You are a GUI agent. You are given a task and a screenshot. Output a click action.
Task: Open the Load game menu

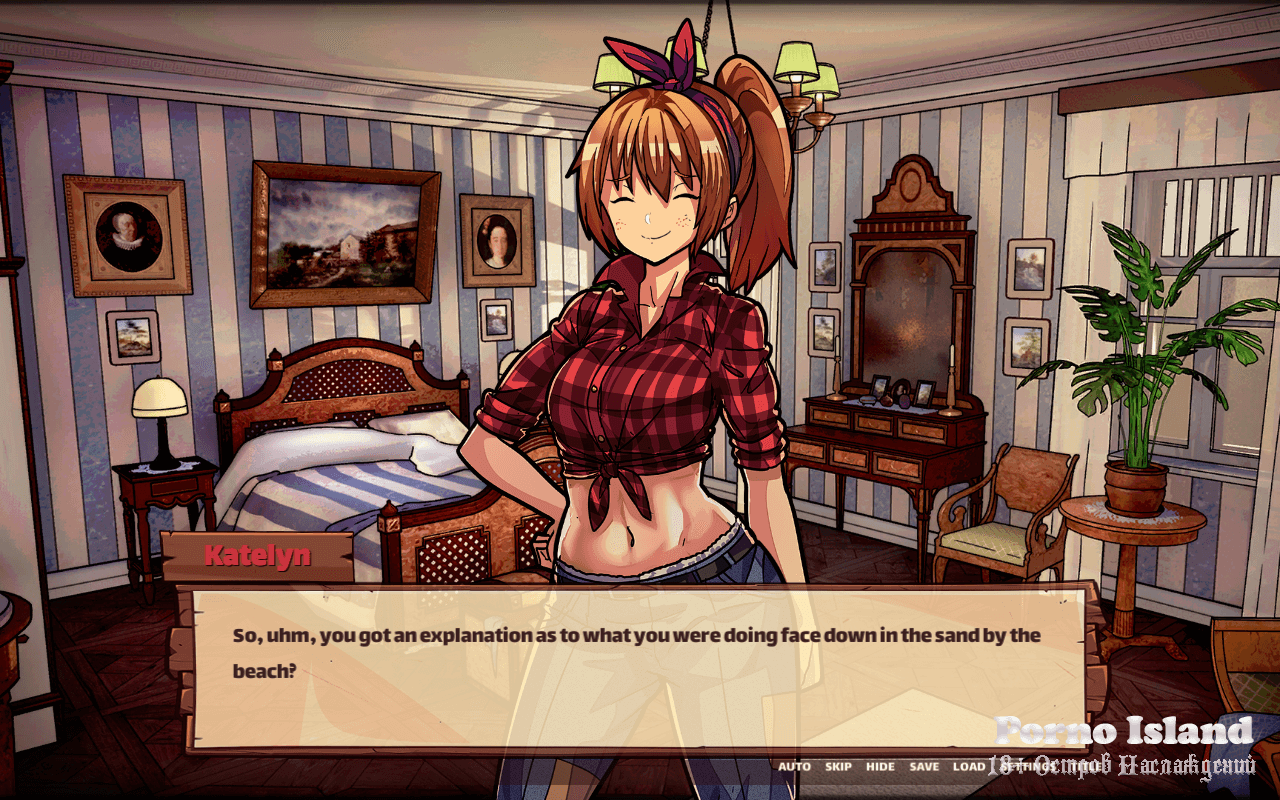click(x=968, y=767)
